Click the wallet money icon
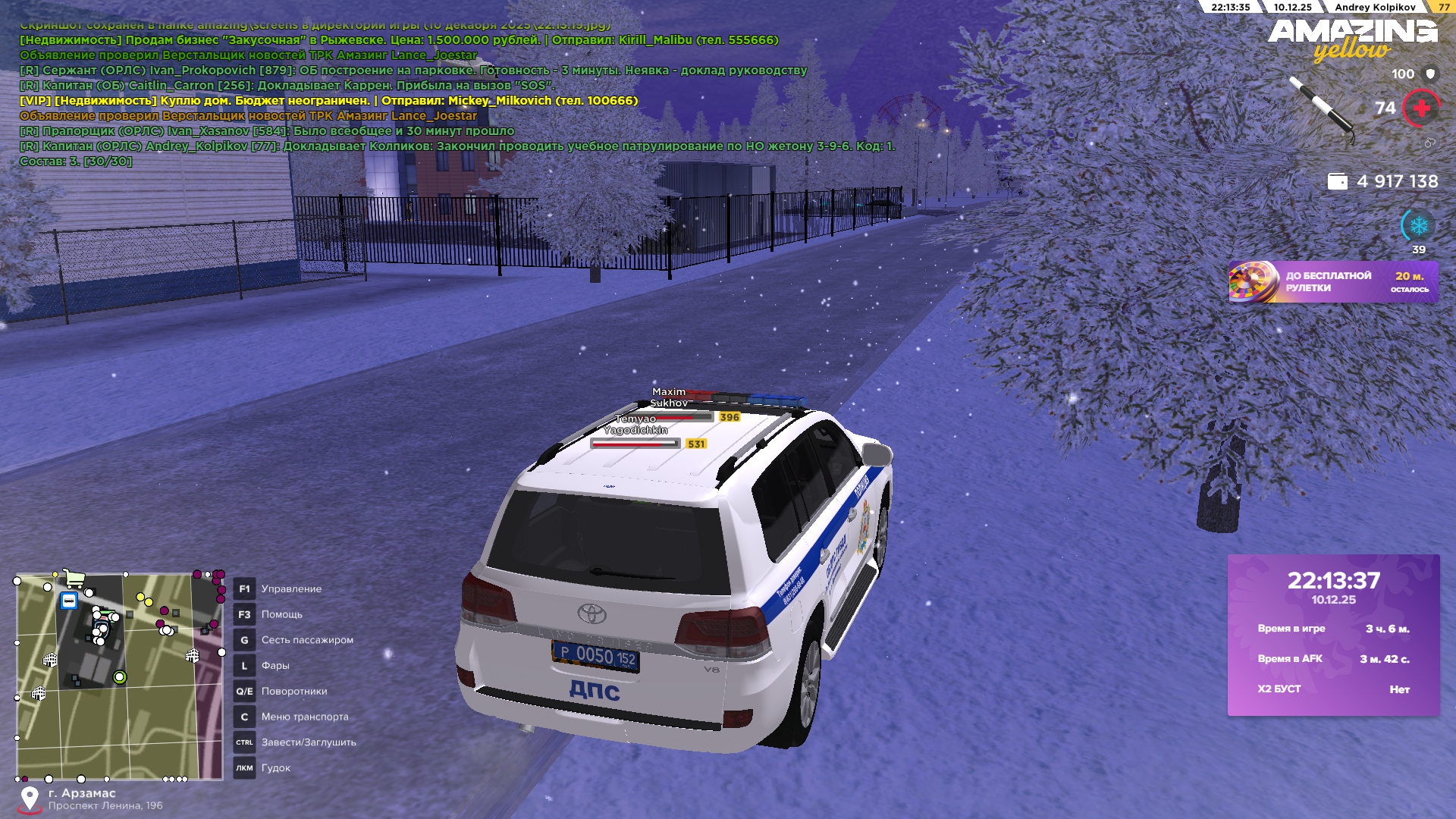 coord(1337,181)
